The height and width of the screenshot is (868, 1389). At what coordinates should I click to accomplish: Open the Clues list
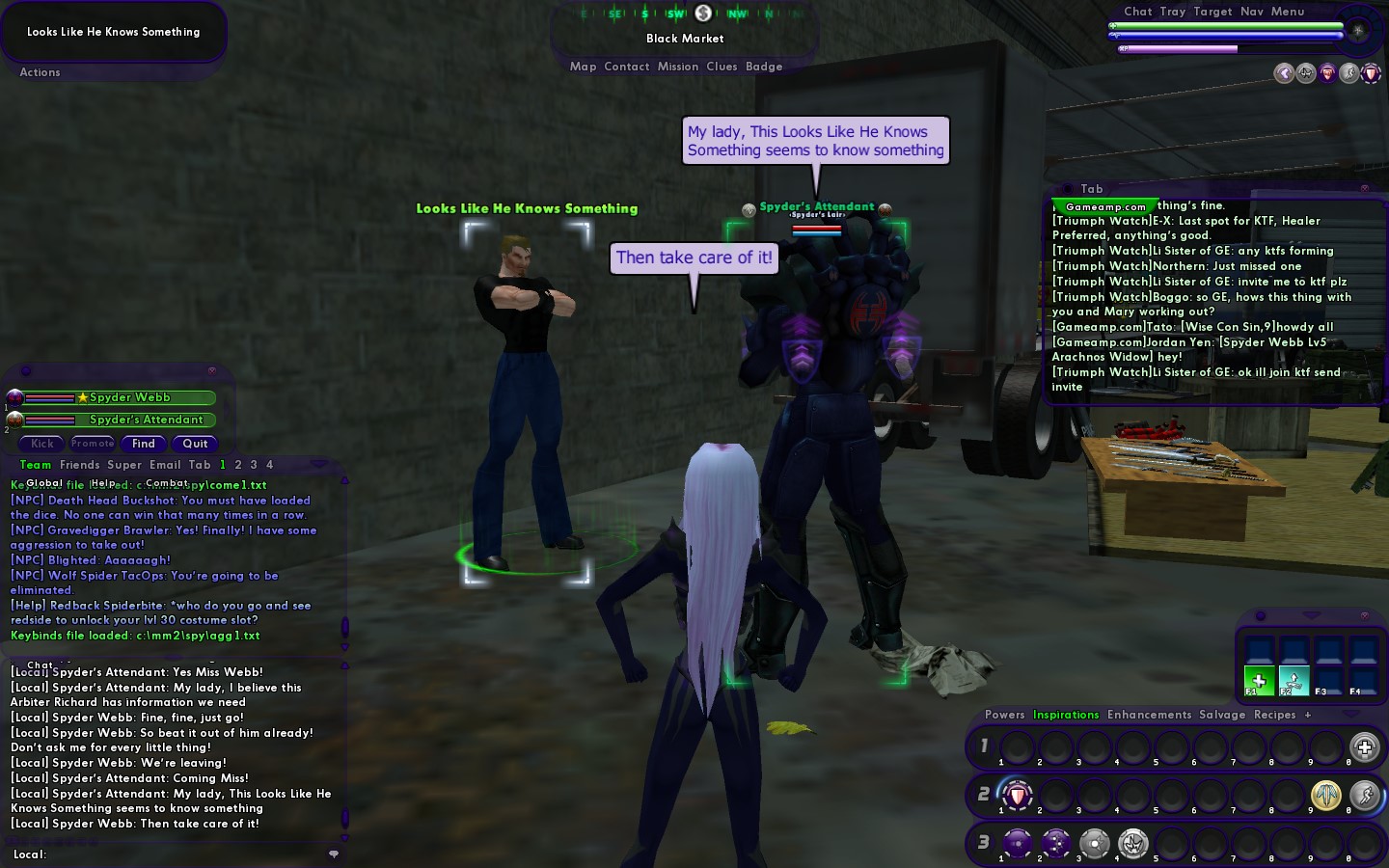point(722,67)
